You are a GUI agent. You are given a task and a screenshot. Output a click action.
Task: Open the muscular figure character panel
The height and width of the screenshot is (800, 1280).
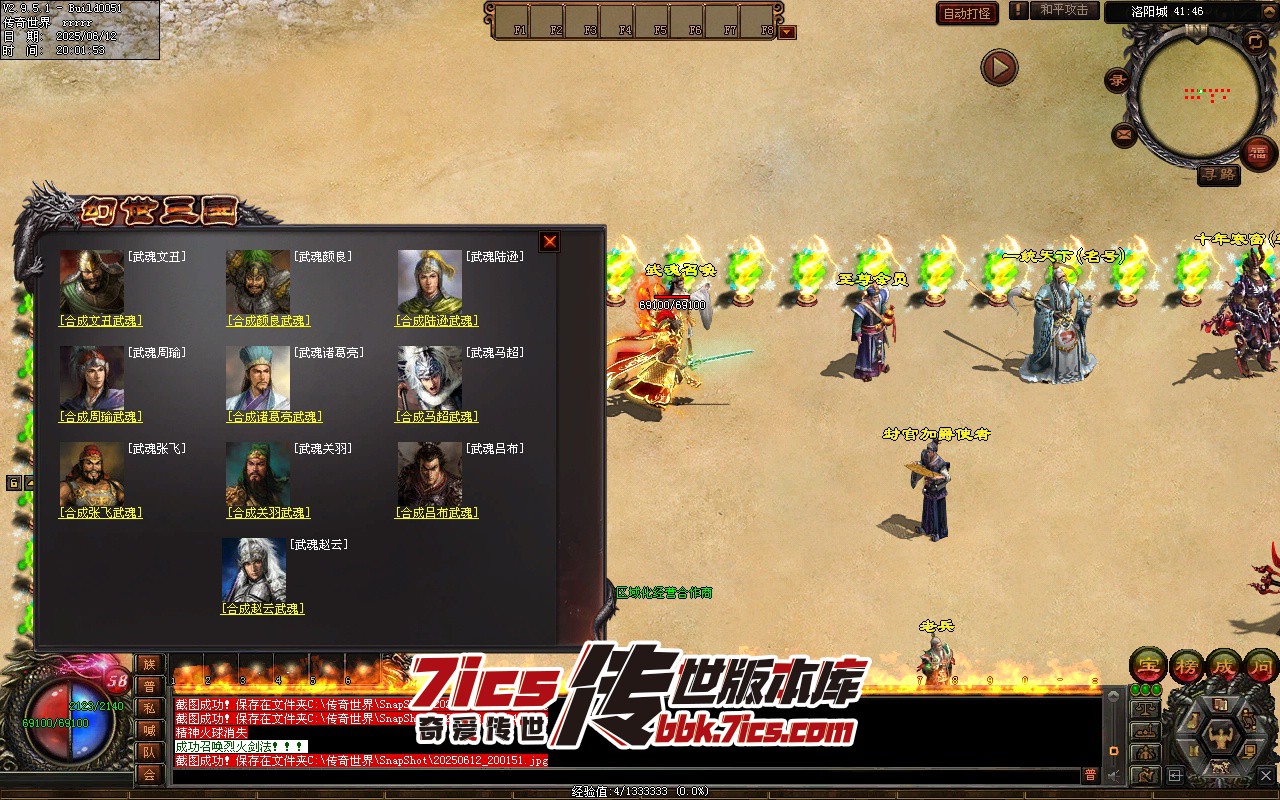coord(1219,737)
